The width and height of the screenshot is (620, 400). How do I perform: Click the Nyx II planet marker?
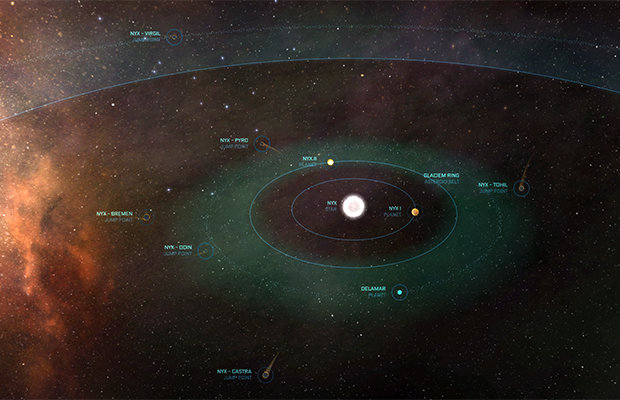[x=330, y=161]
